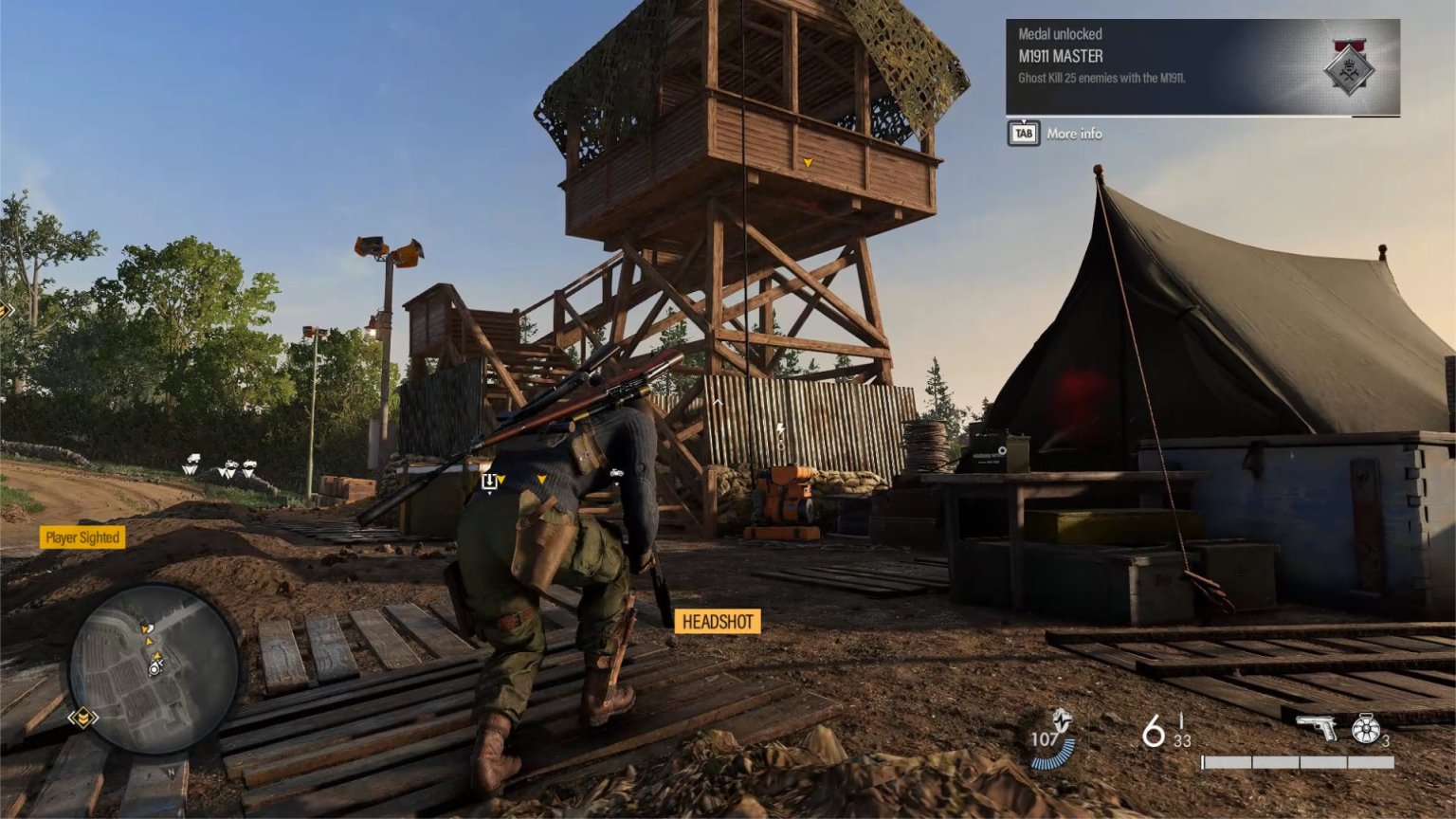Image resolution: width=1456 pixels, height=819 pixels.
Task: Click the TAB key prompt icon
Action: click(1022, 133)
